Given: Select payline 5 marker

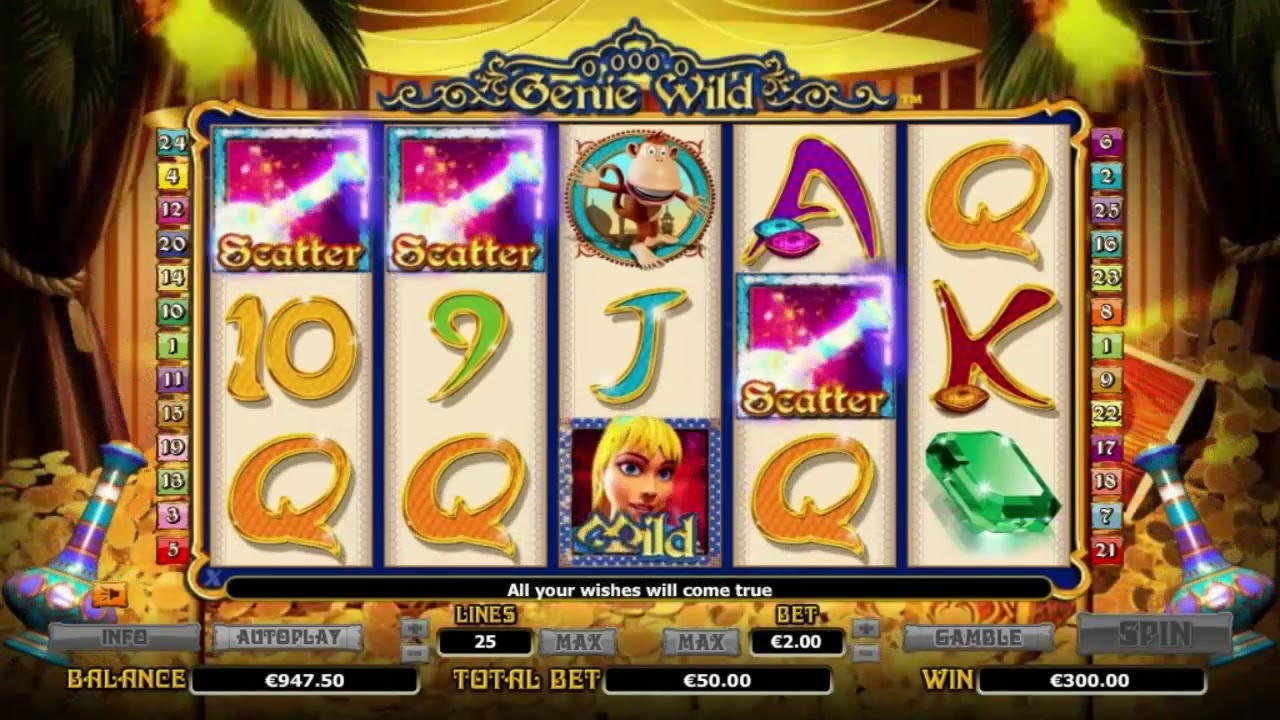Looking at the screenshot, I should click(x=172, y=548).
